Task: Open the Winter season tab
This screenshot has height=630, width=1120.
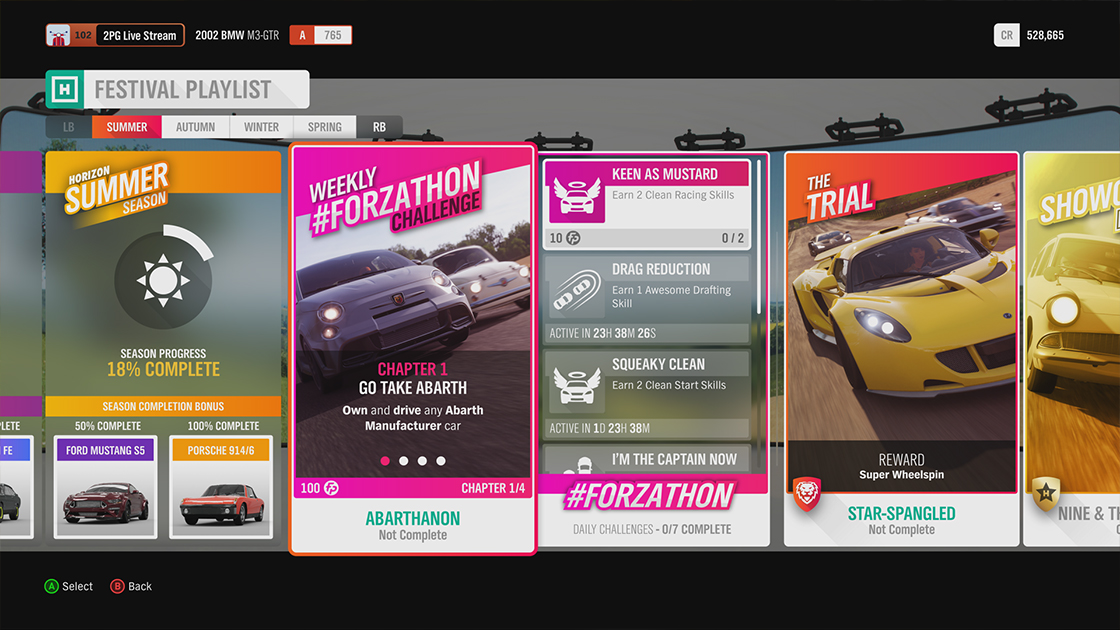Action: (261, 127)
